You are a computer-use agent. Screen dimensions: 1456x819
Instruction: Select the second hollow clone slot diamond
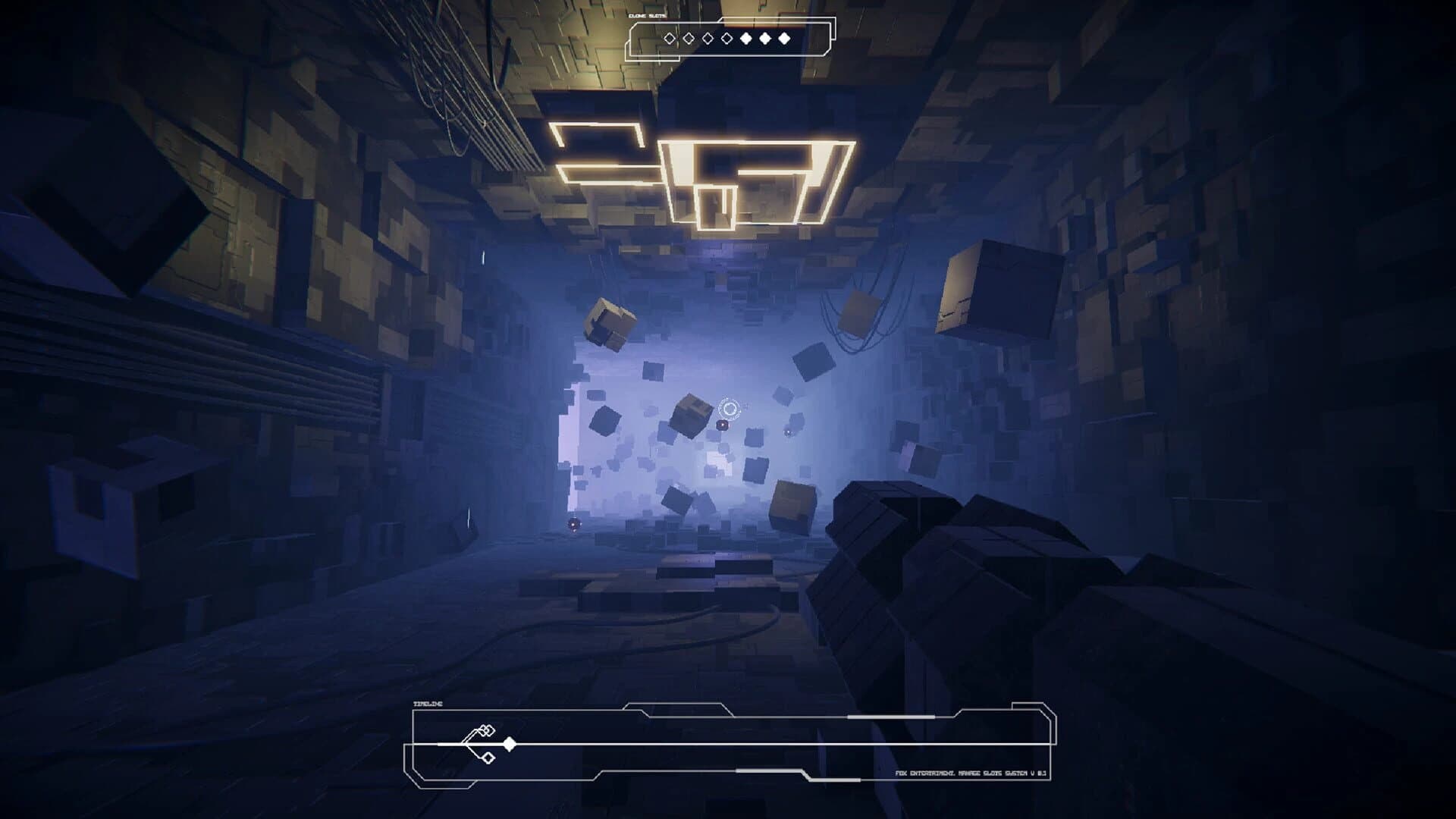click(x=688, y=36)
